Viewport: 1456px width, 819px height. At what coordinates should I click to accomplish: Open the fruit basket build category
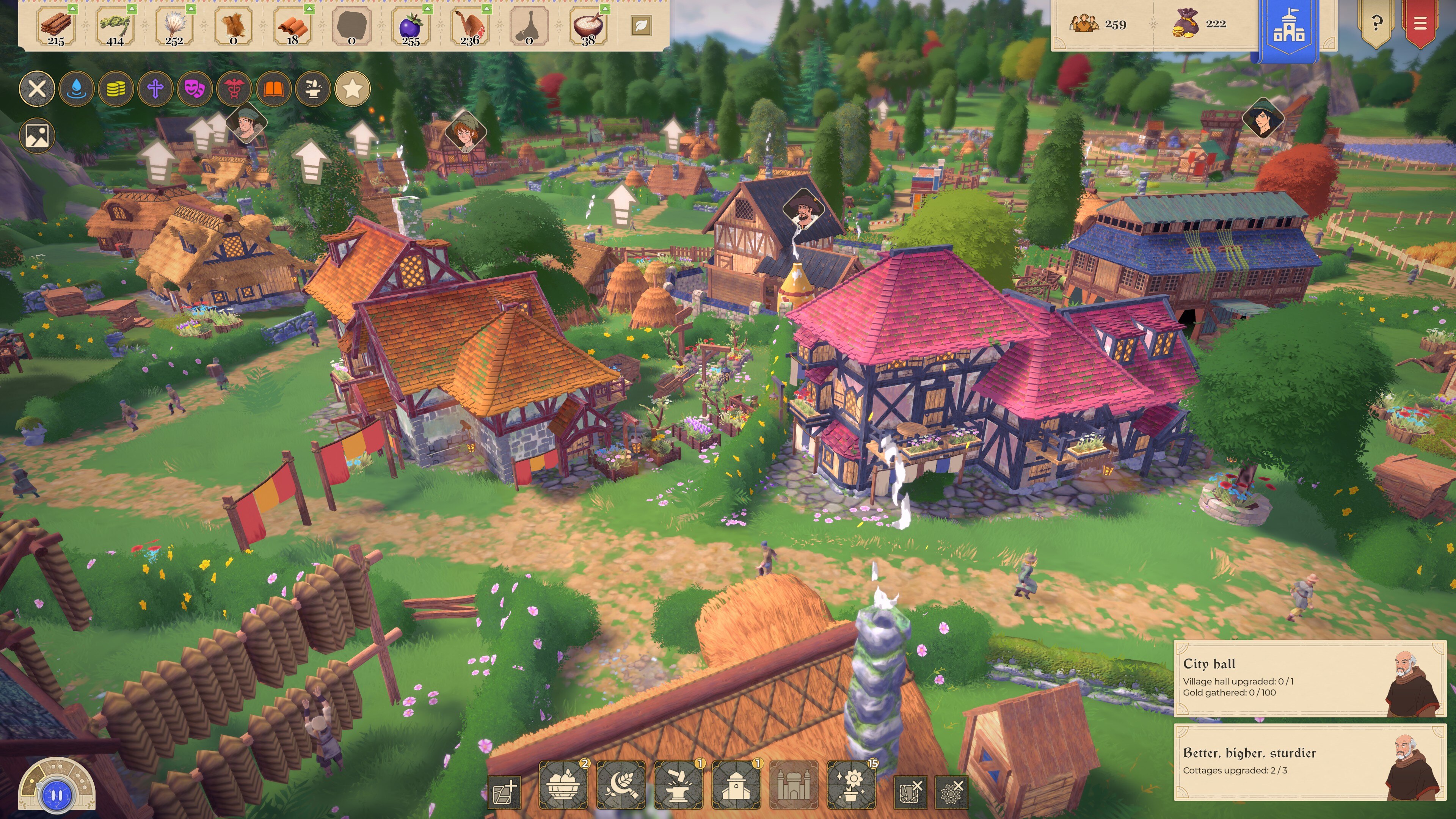click(563, 785)
